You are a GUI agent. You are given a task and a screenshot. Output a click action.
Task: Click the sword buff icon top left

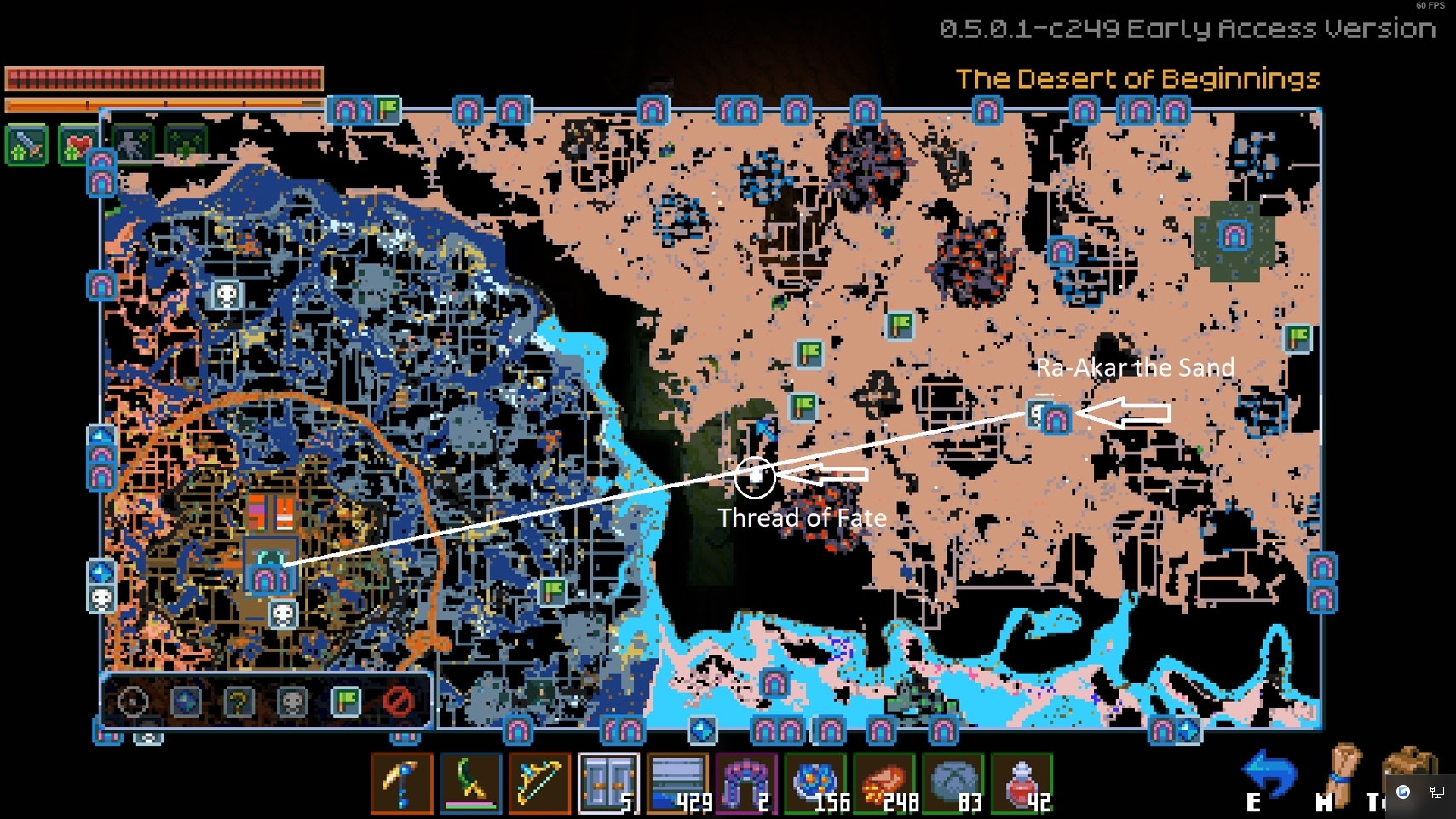(x=28, y=143)
